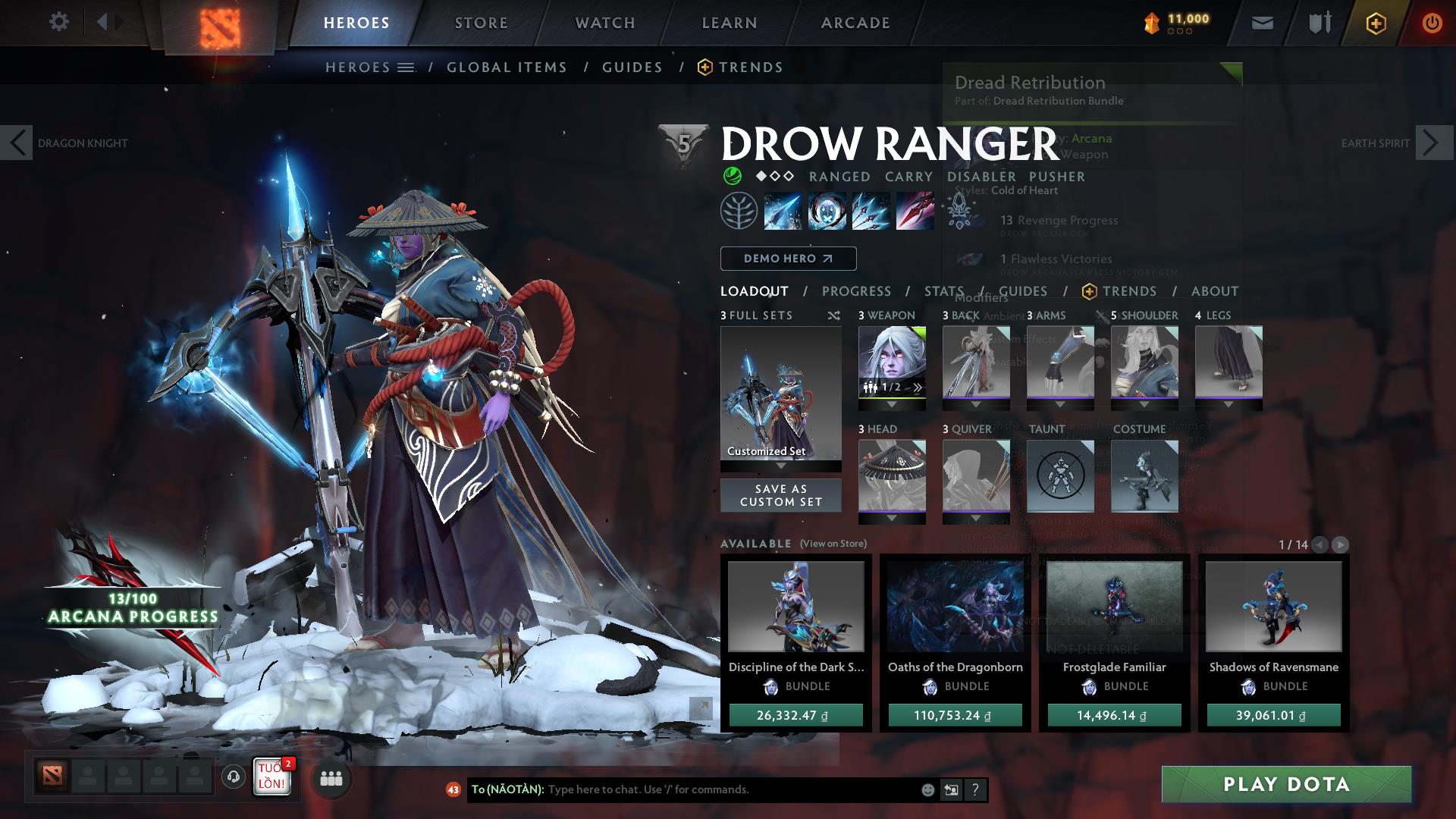
Task: Click the DEMO HERO button
Action: [787, 258]
